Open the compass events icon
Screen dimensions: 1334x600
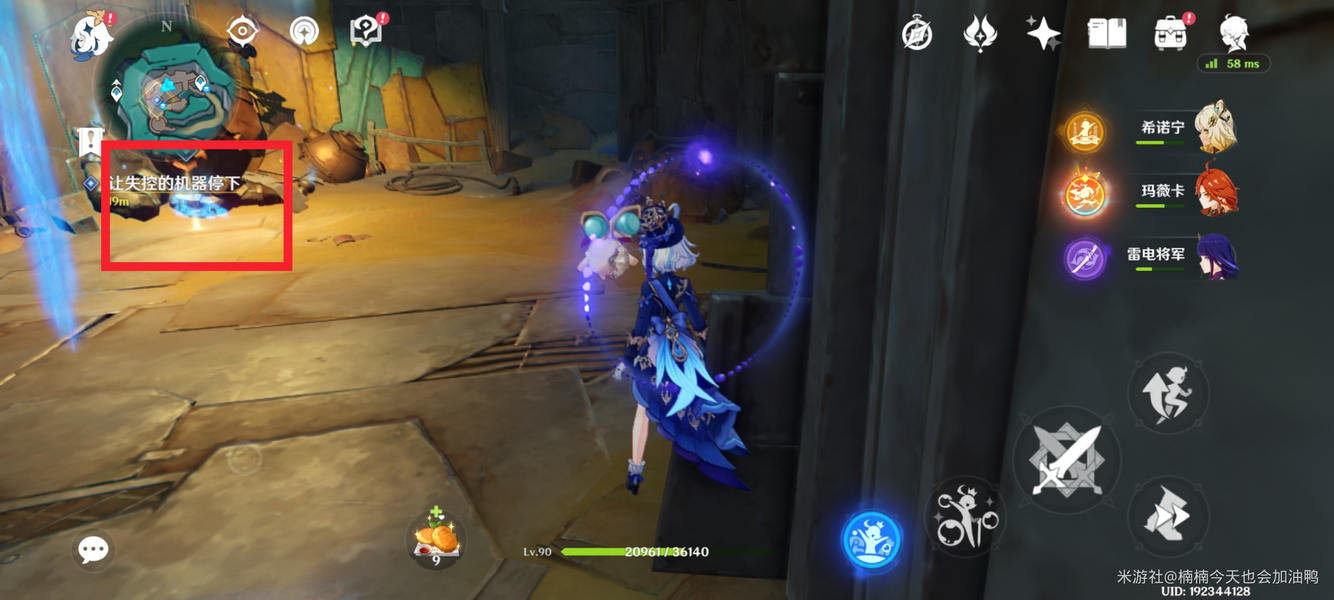point(917,34)
